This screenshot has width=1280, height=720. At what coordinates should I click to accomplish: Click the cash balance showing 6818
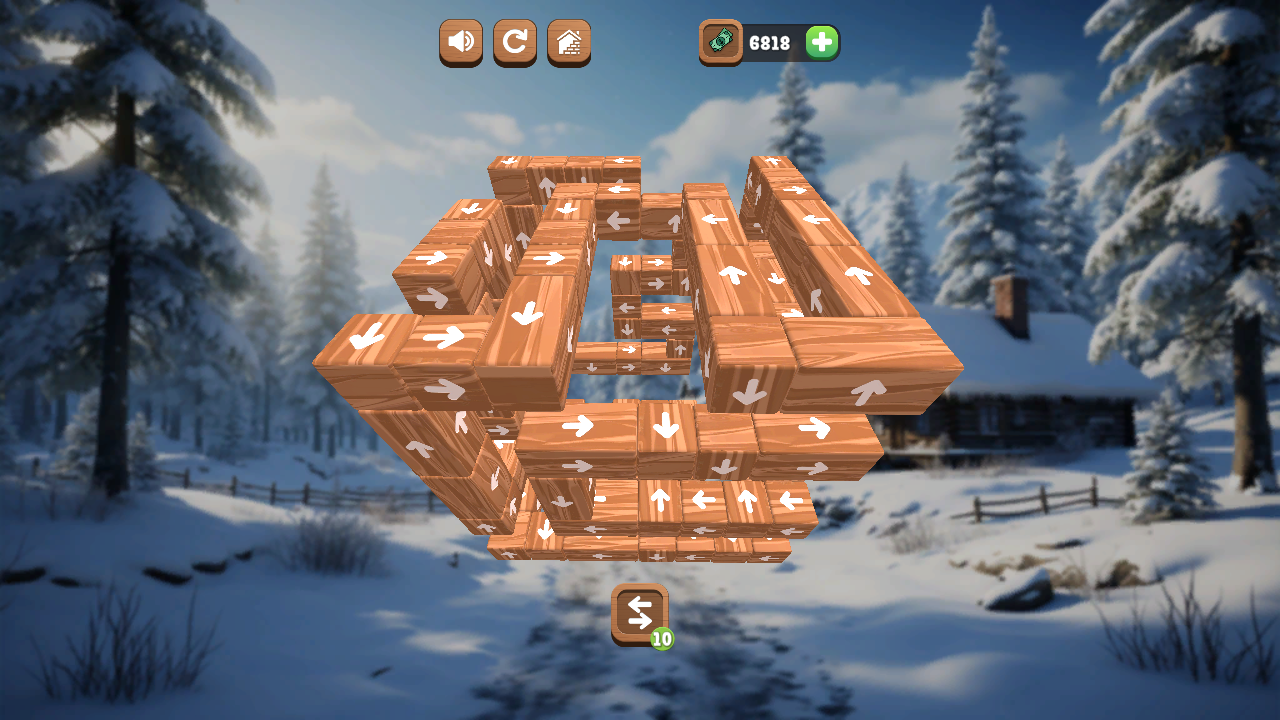(x=770, y=42)
